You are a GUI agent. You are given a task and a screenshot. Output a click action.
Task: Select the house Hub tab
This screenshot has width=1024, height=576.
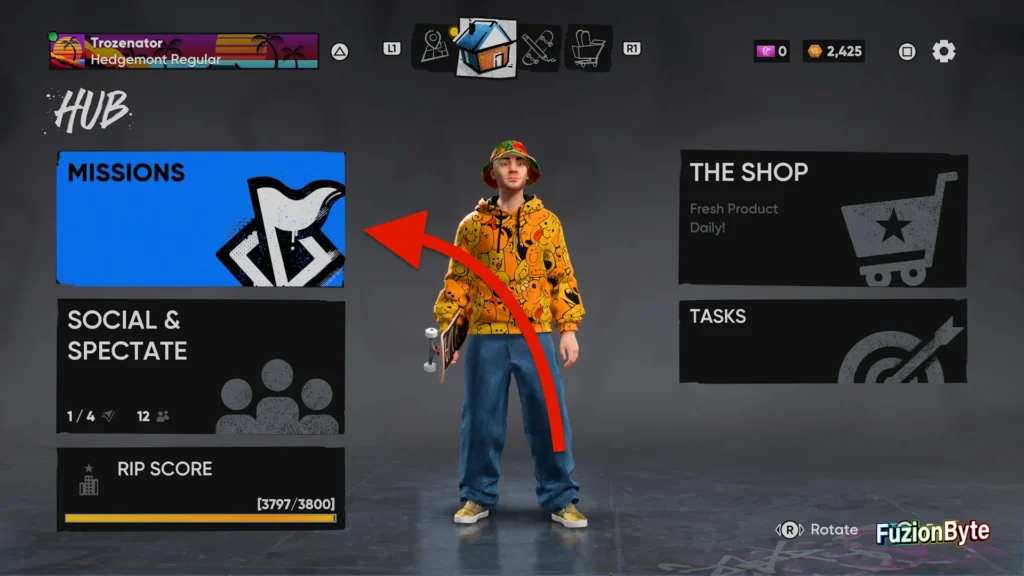coord(486,47)
